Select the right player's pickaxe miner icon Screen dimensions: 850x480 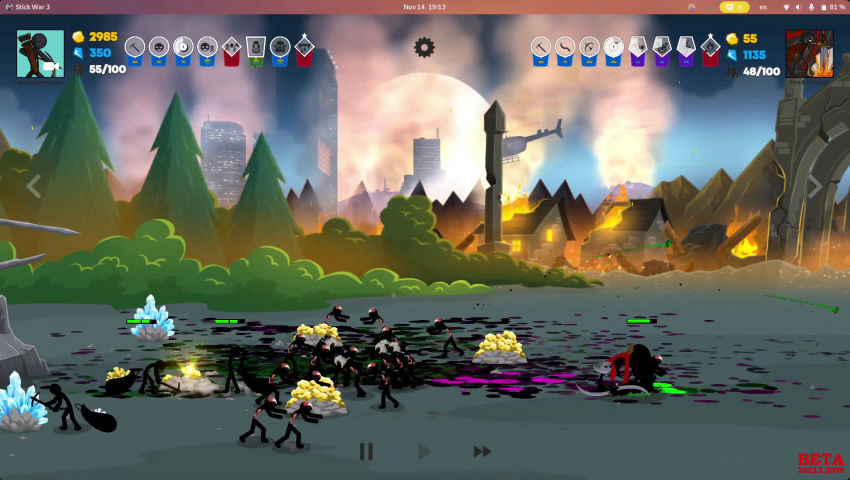540,47
